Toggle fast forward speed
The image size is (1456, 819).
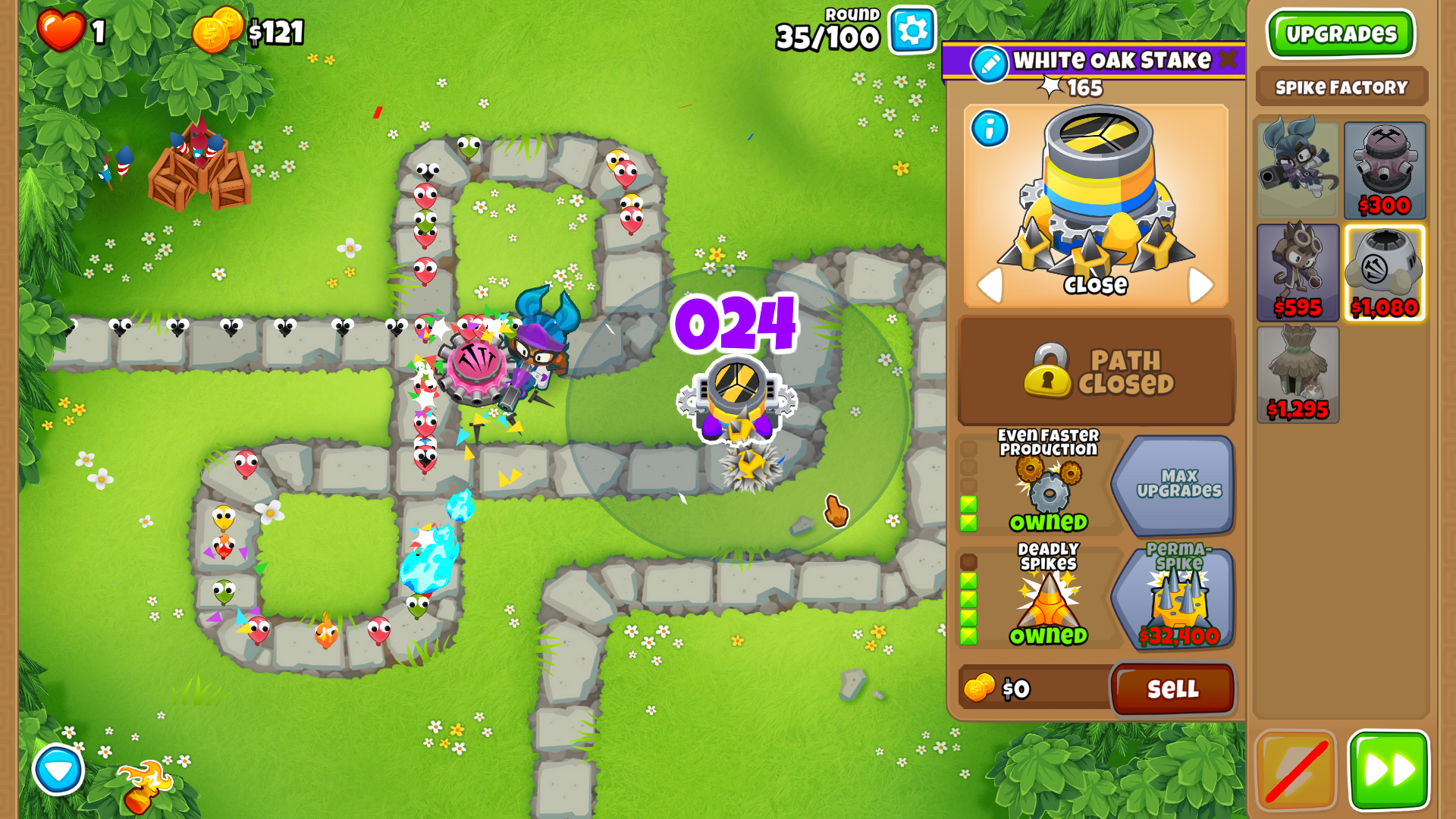tap(1389, 770)
